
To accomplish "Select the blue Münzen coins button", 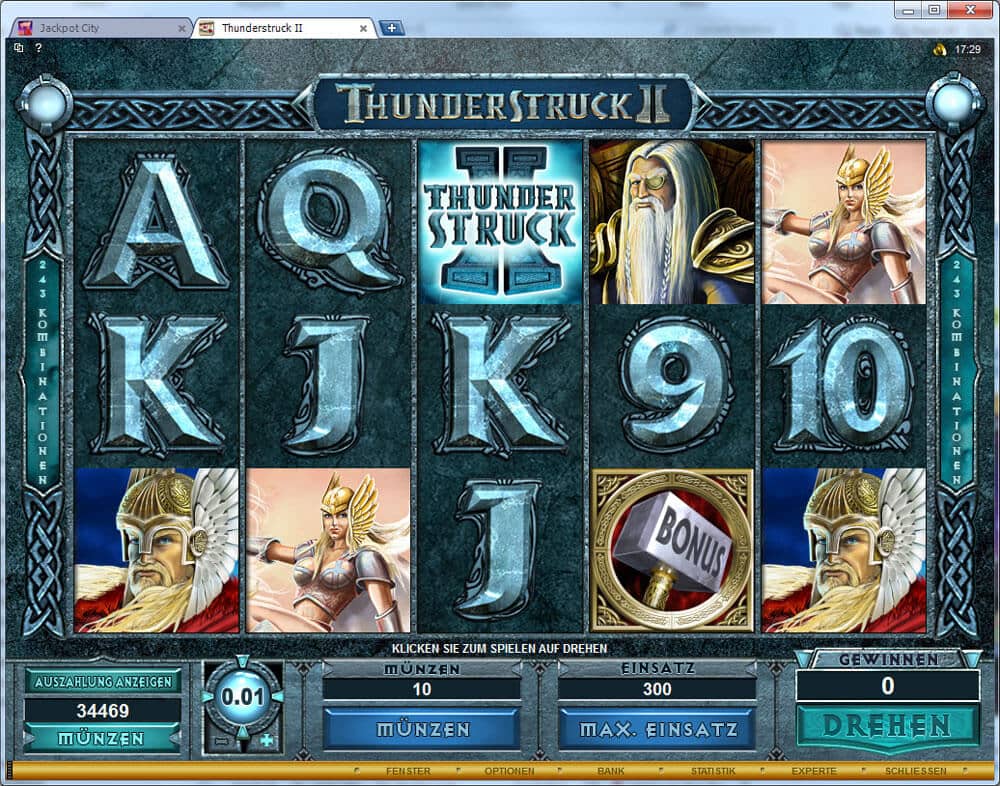I will [x=421, y=729].
